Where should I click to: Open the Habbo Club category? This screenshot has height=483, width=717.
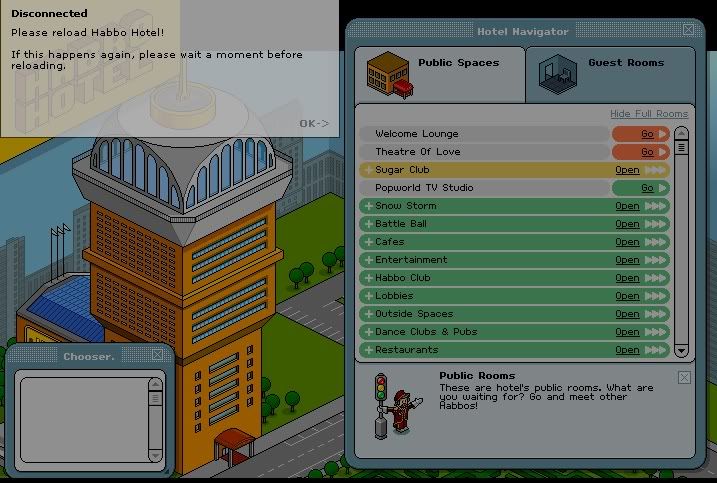(x=627, y=278)
